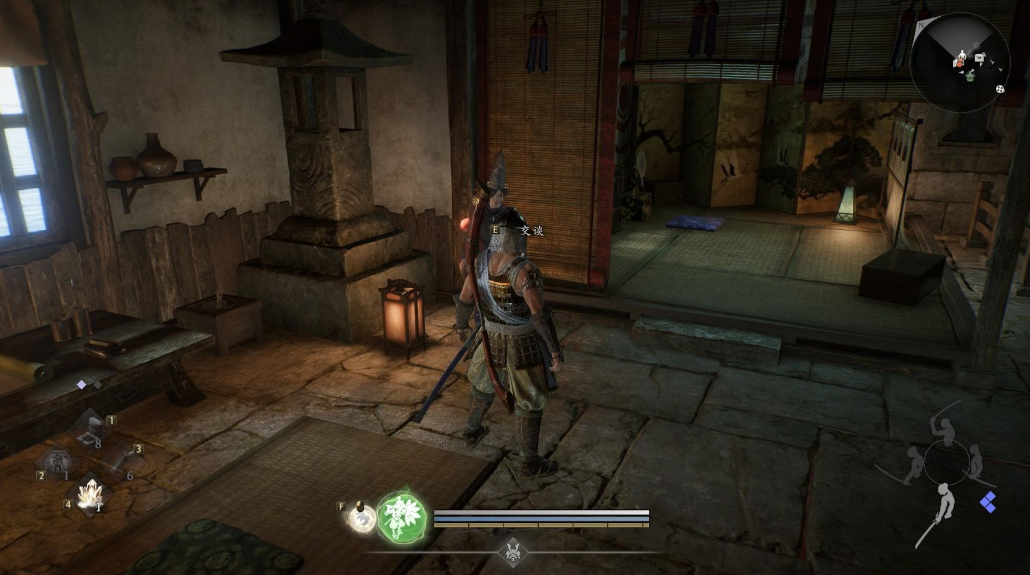Activate the green guardian spirit icon
Image resolution: width=1030 pixels, height=575 pixels.
402,517
